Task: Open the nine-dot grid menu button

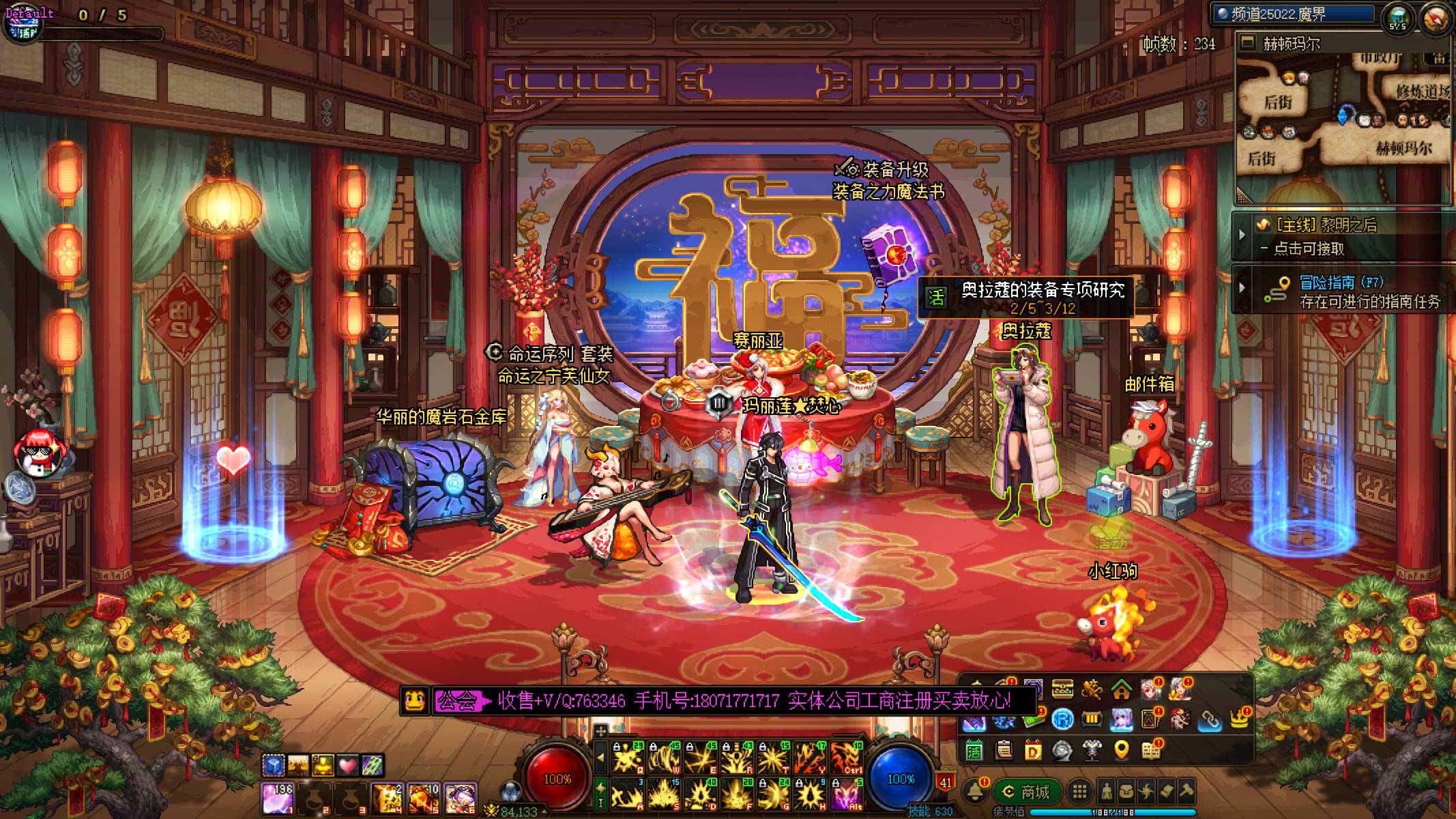Action: tap(1079, 792)
